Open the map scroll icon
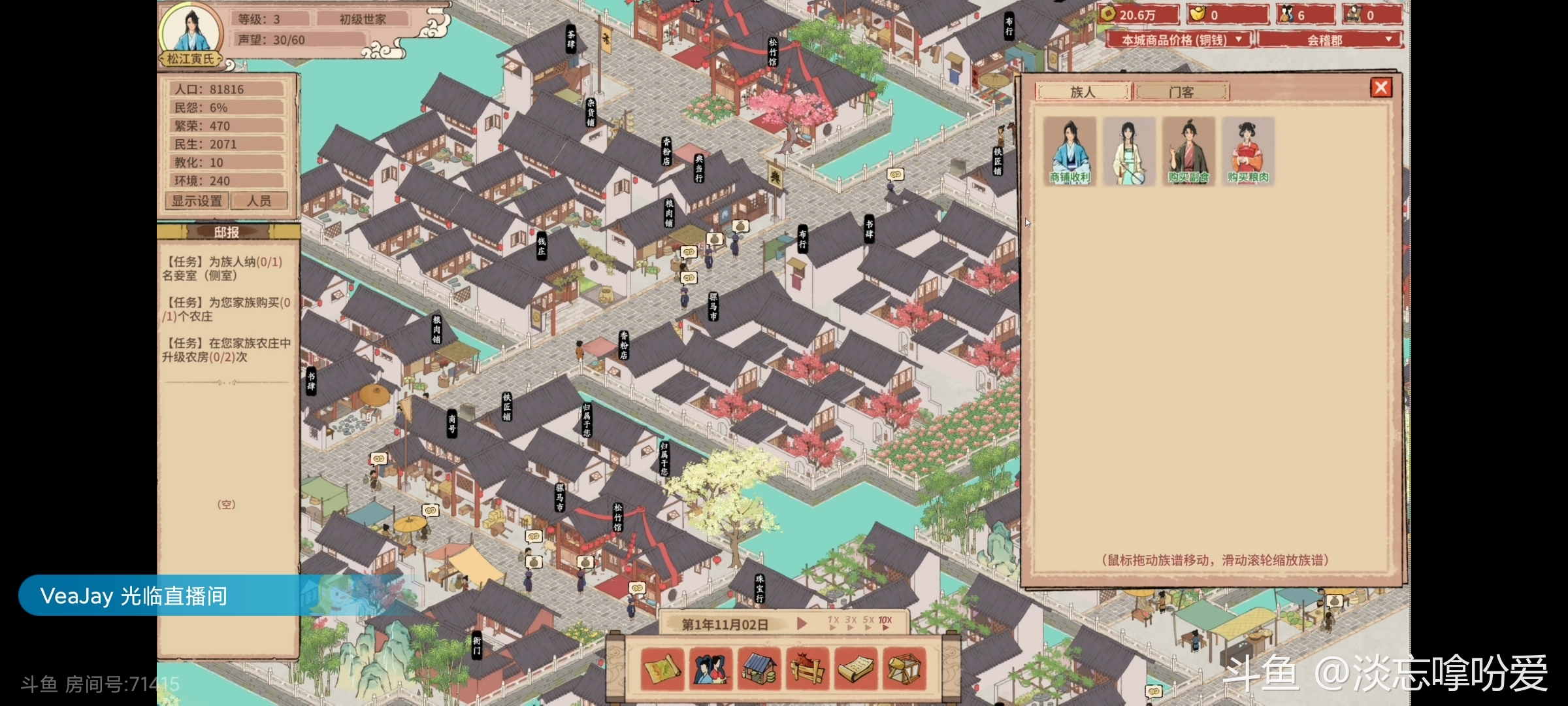The height and width of the screenshot is (706, 1568). [x=662, y=669]
